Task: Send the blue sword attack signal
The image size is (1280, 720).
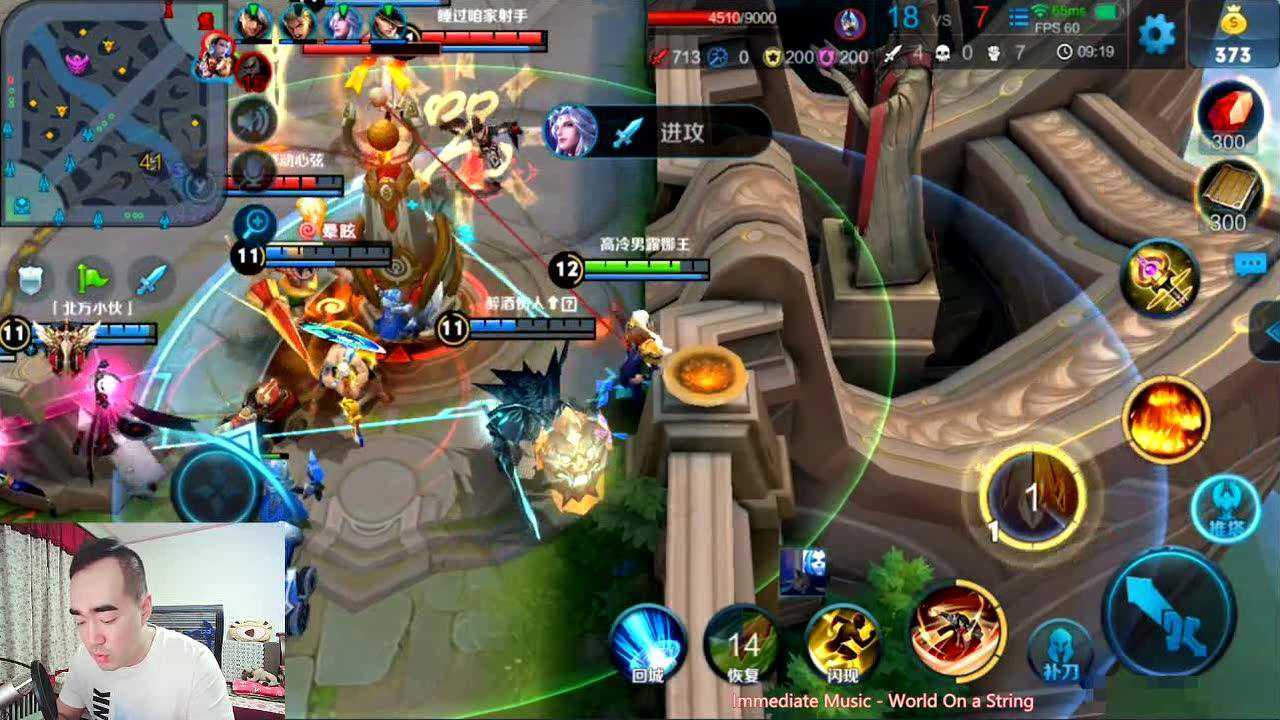Action: 151,278
